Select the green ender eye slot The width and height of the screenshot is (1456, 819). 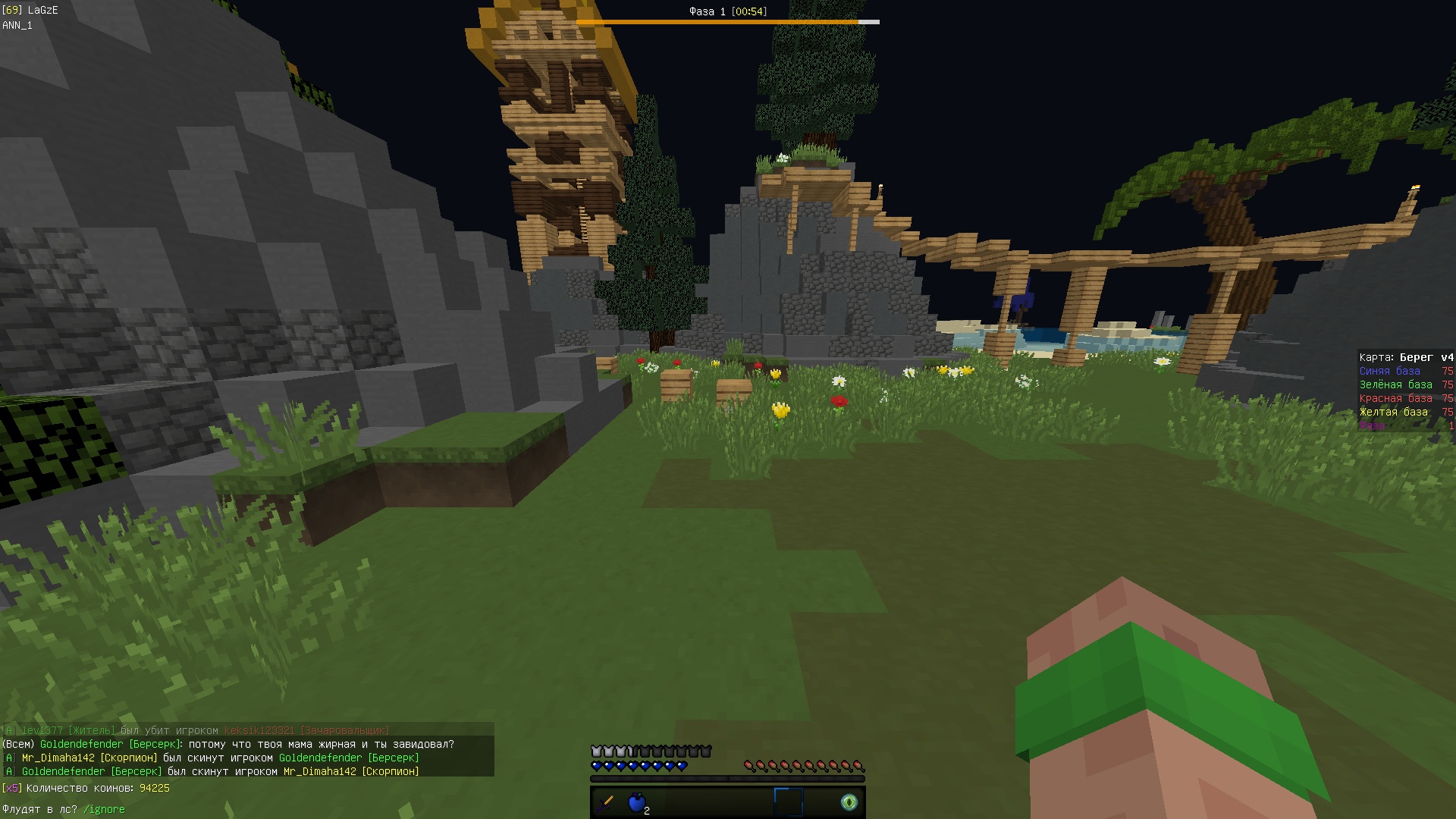(x=849, y=802)
